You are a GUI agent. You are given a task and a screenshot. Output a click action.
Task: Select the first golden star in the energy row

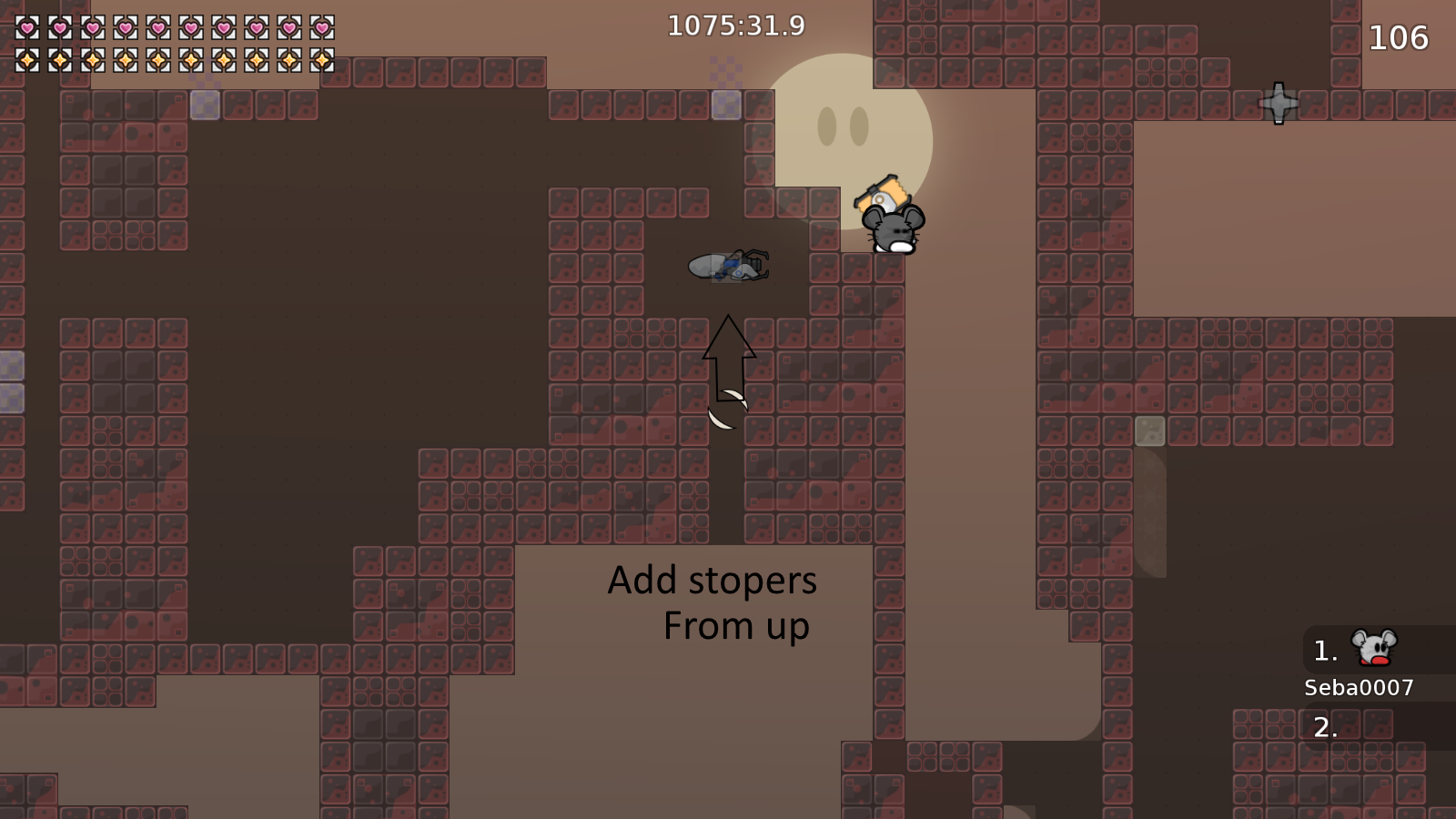[x=27, y=62]
